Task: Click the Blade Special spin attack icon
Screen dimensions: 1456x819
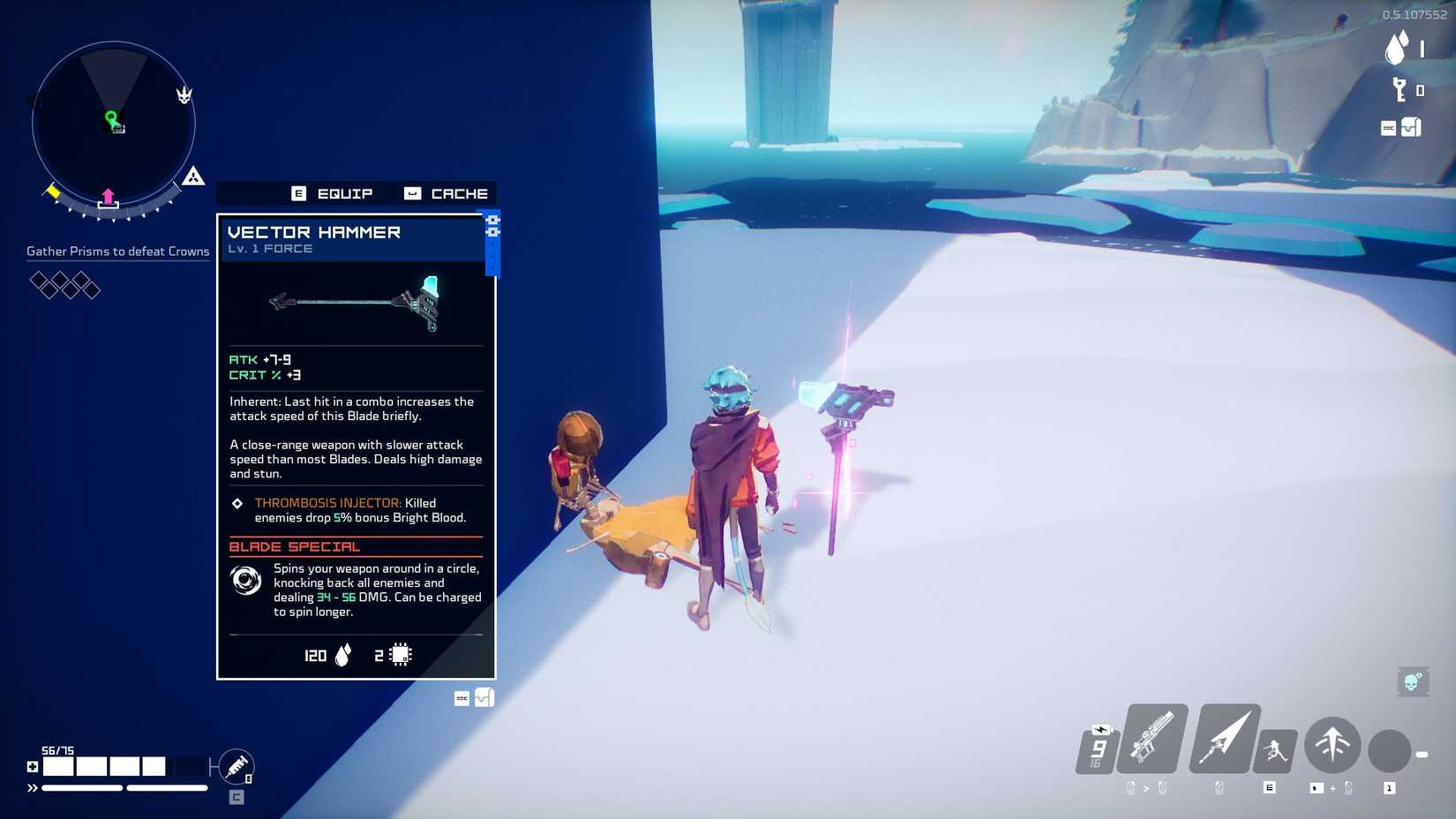Action: tap(245, 582)
